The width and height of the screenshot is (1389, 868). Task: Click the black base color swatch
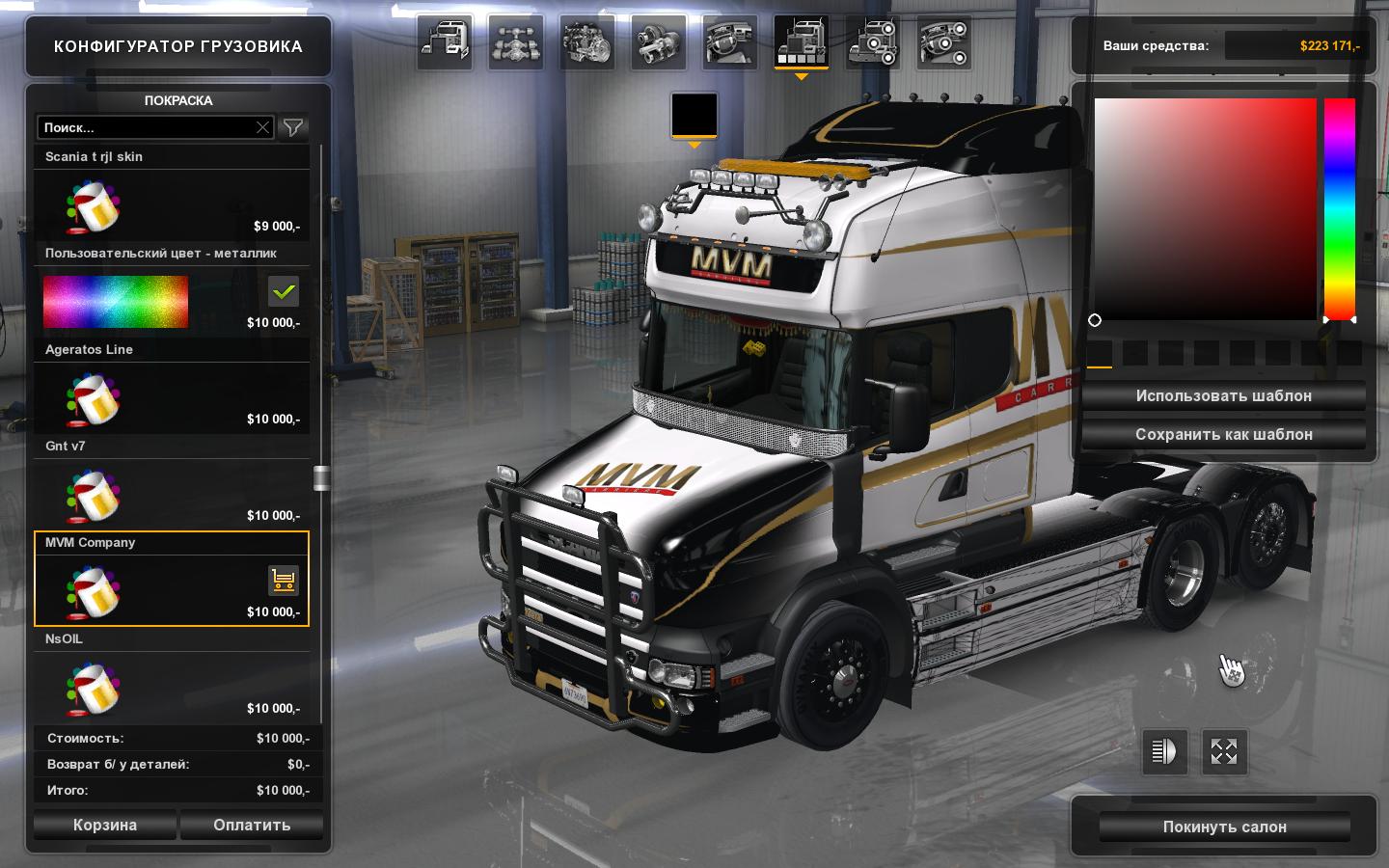tap(694, 116)
